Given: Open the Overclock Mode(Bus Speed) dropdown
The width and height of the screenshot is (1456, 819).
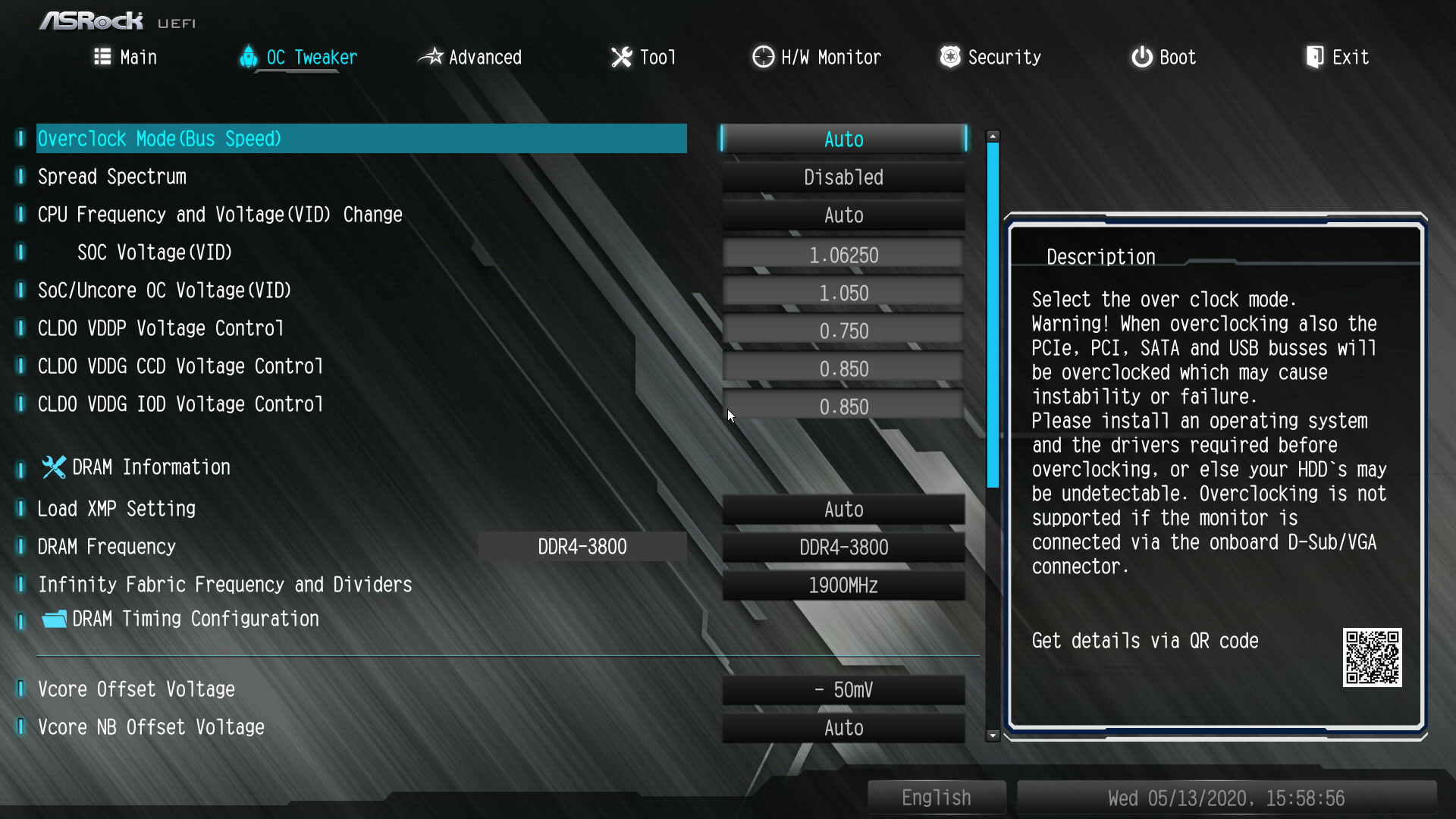Looking at the screenshot, I should 843,139.
